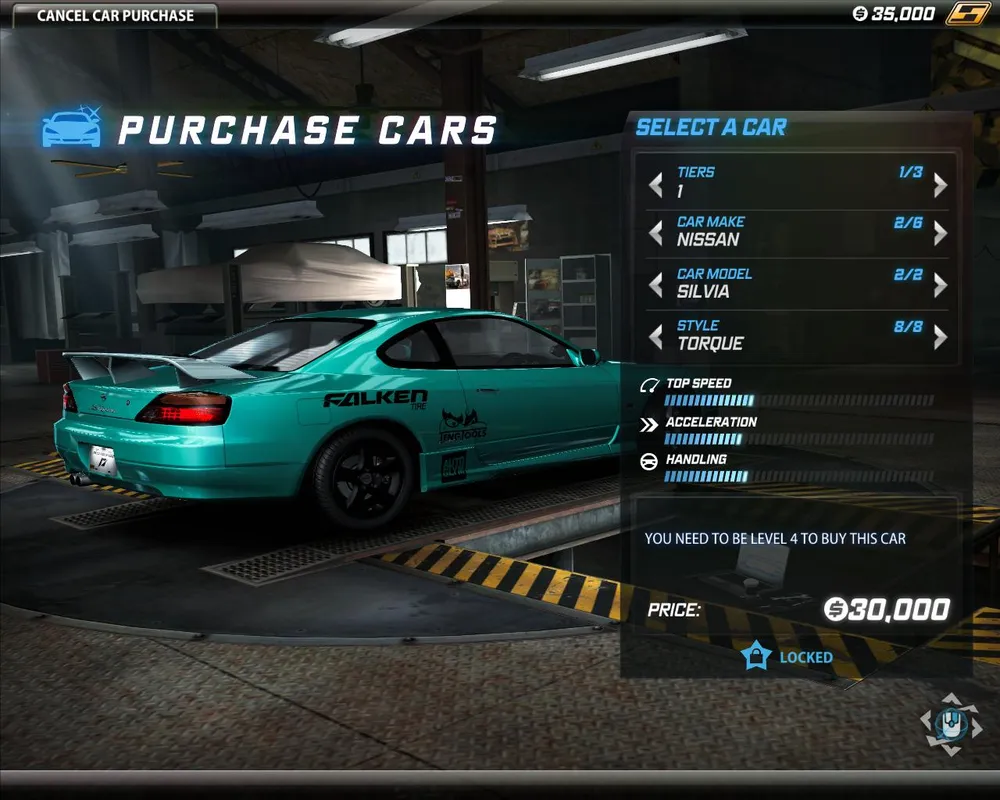Switch to the next car make

940,234
